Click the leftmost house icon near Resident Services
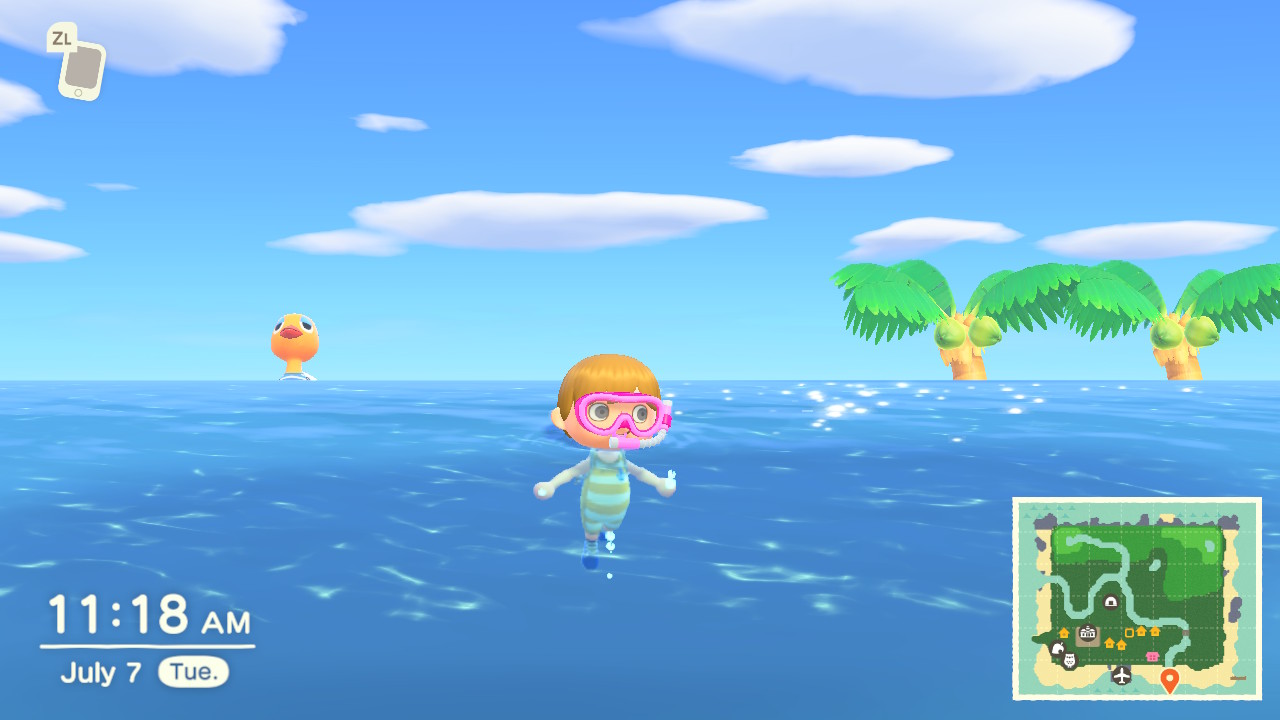Screen dimensions: 1280x720 coord(1064,631)
